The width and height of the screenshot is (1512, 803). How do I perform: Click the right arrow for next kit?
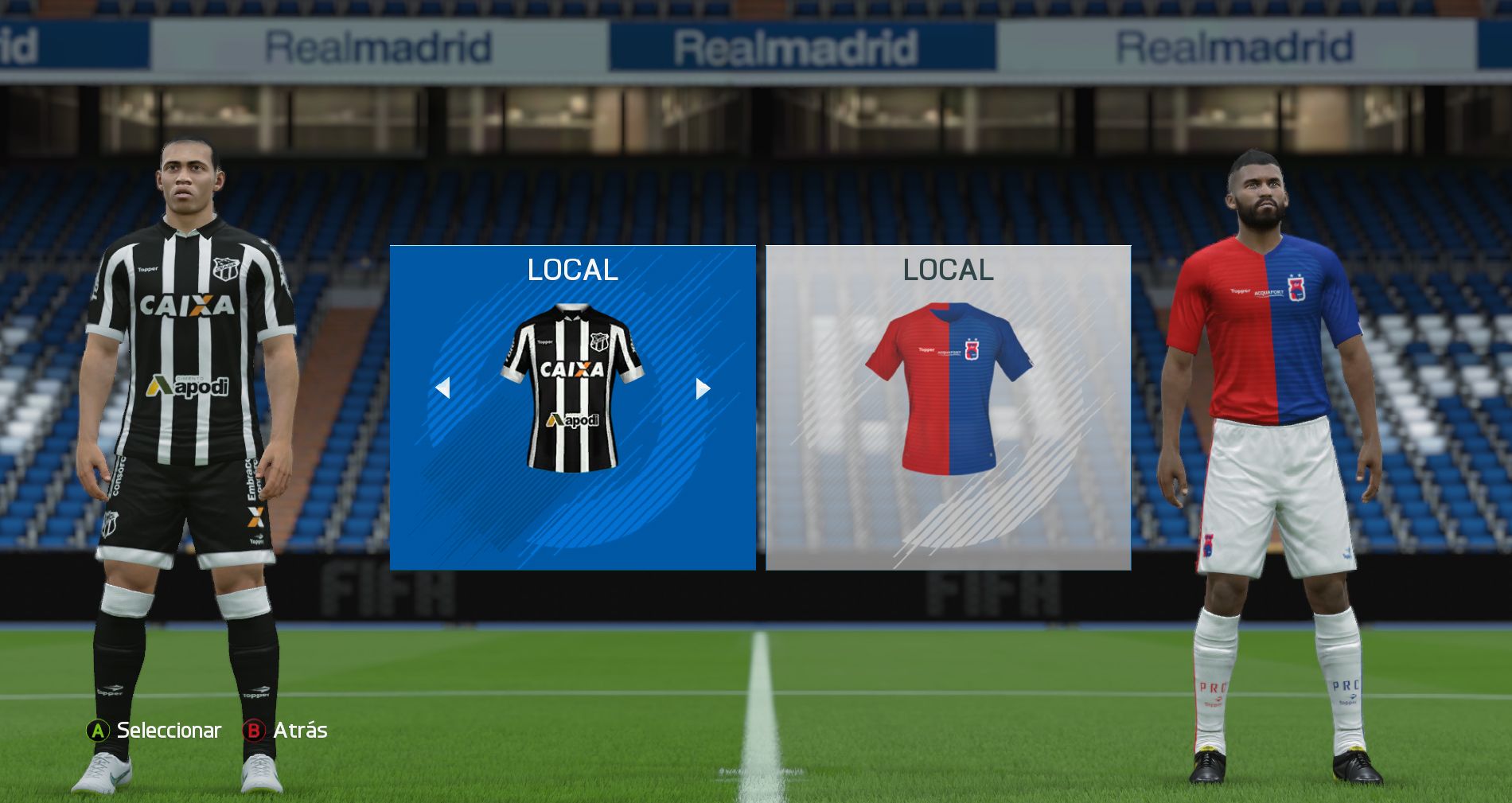(x=703, y=388)
